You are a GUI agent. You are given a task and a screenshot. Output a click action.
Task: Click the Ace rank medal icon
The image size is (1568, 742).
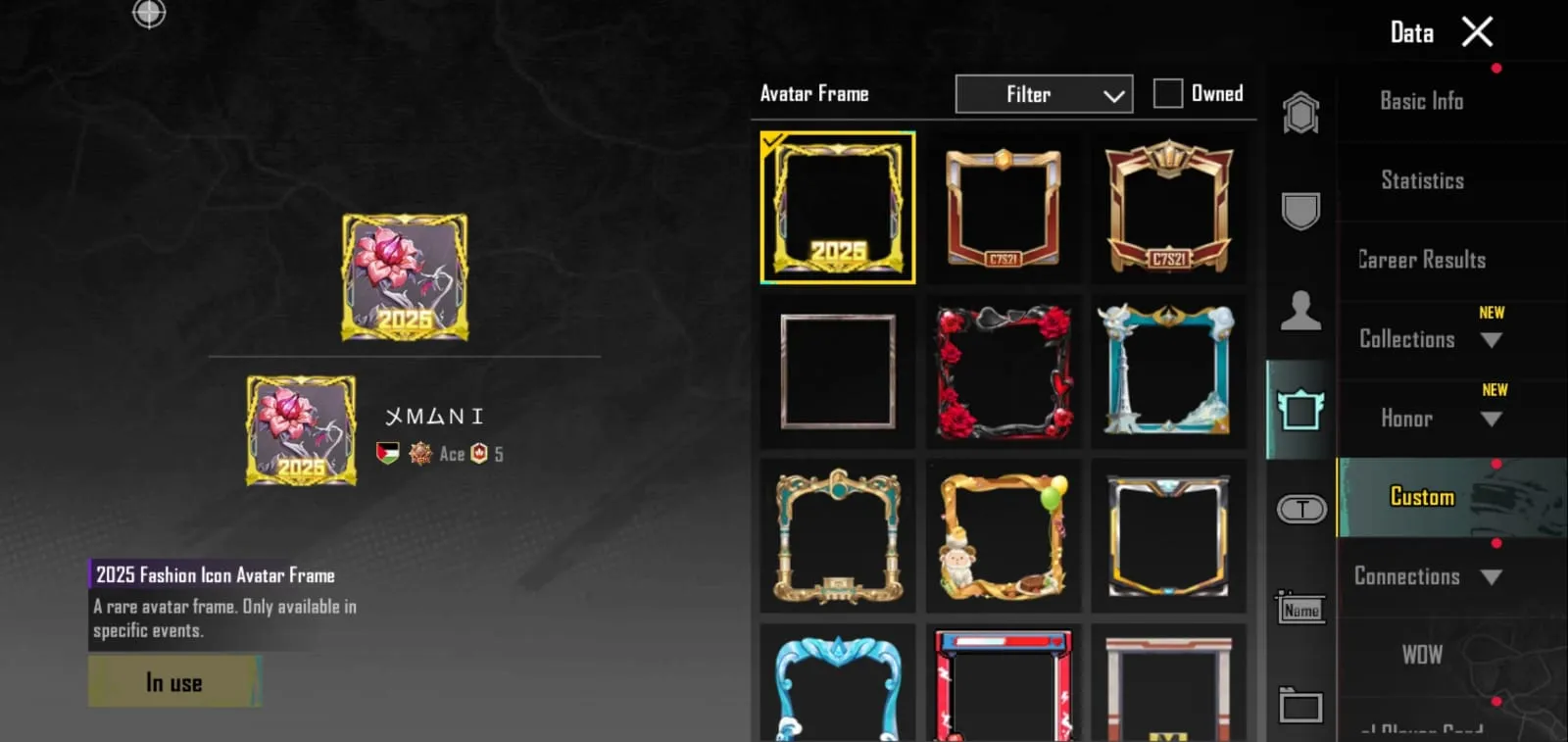420,454
